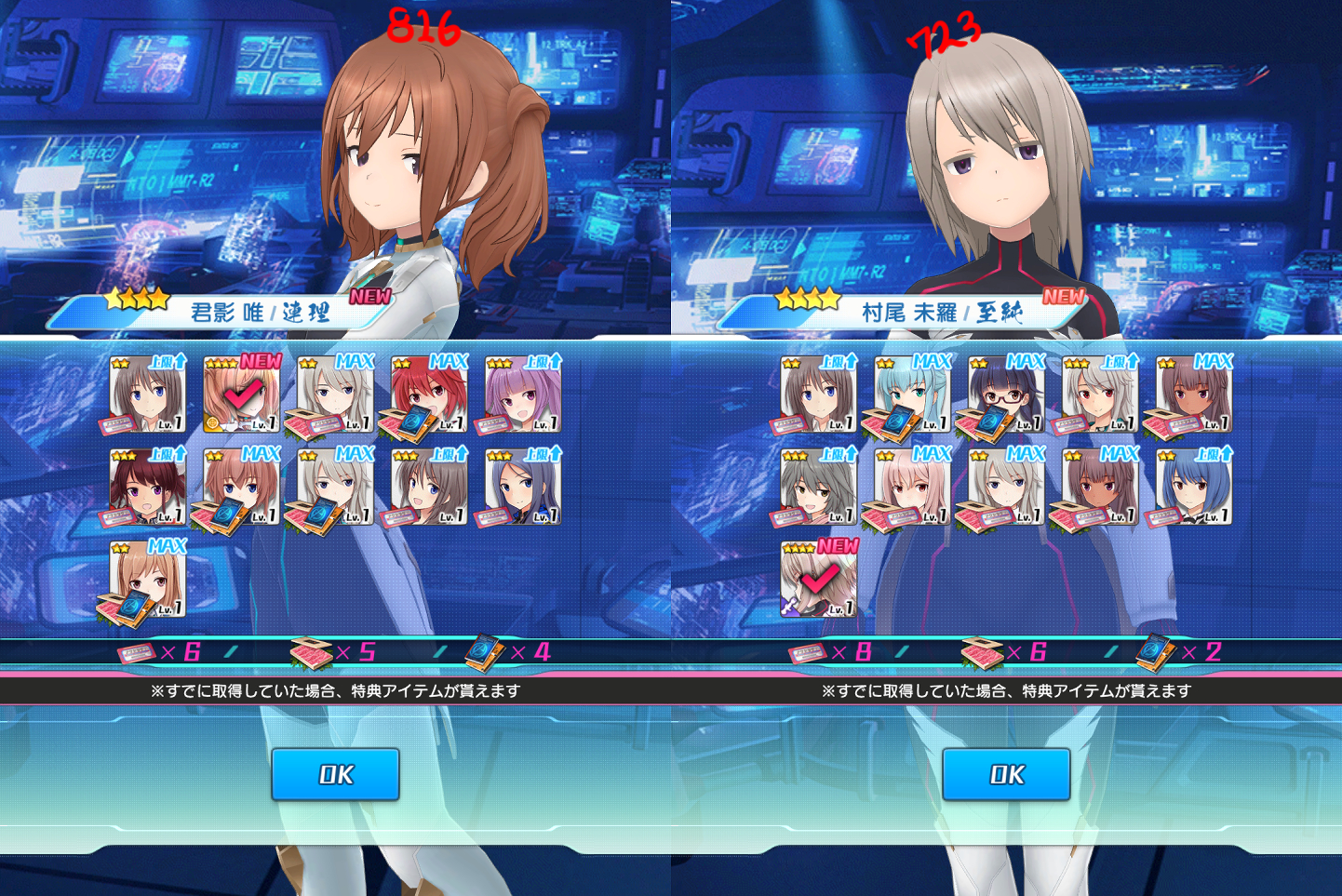The image size is (1342, 896).
Task: Pick the black-haired girl with glasses card
Action: pos(1006,395)
